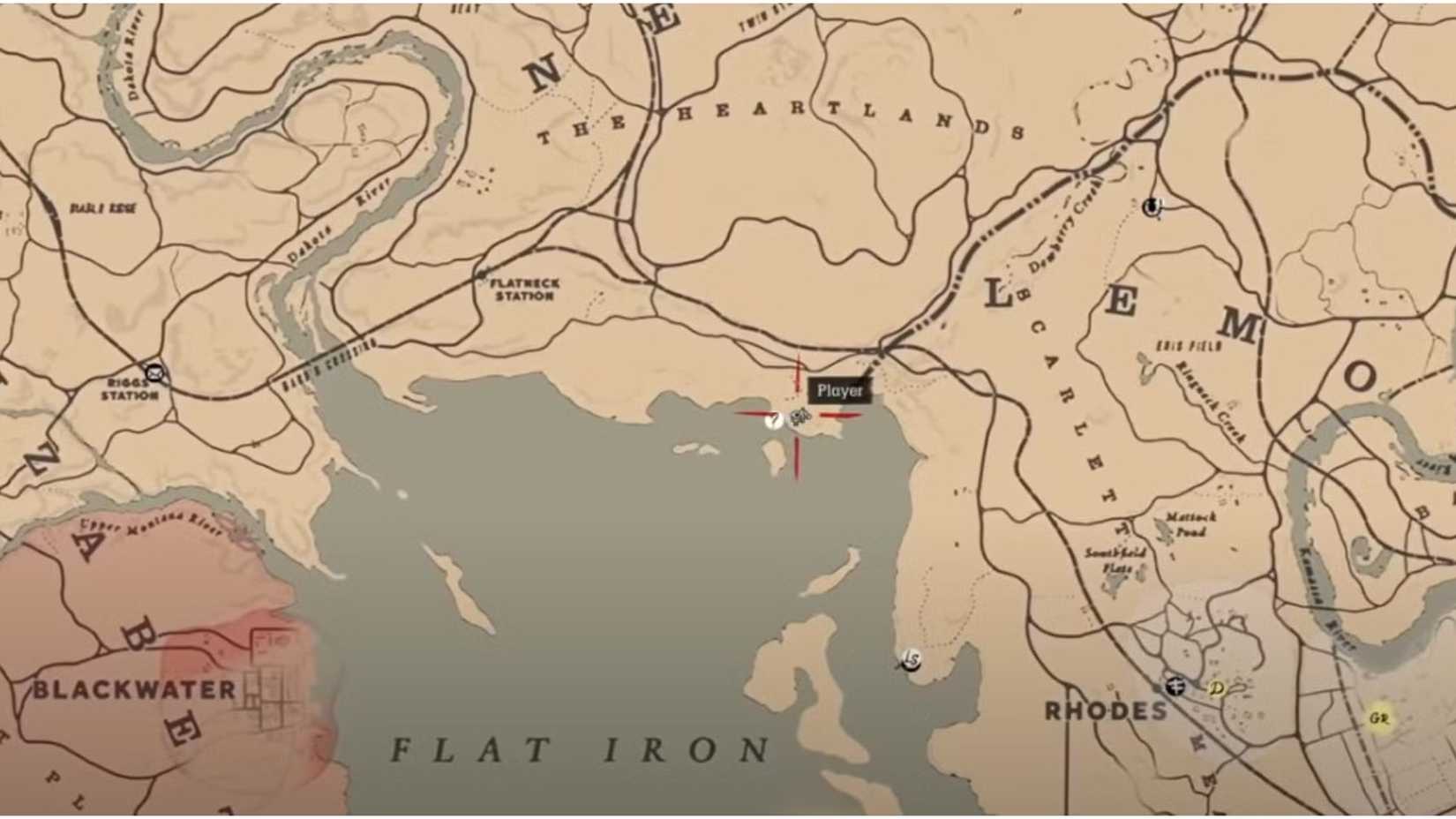Click the Ls legendary animal icon in Flat Iron Lake
The image size is (1456, 819).
click(911, 657)
